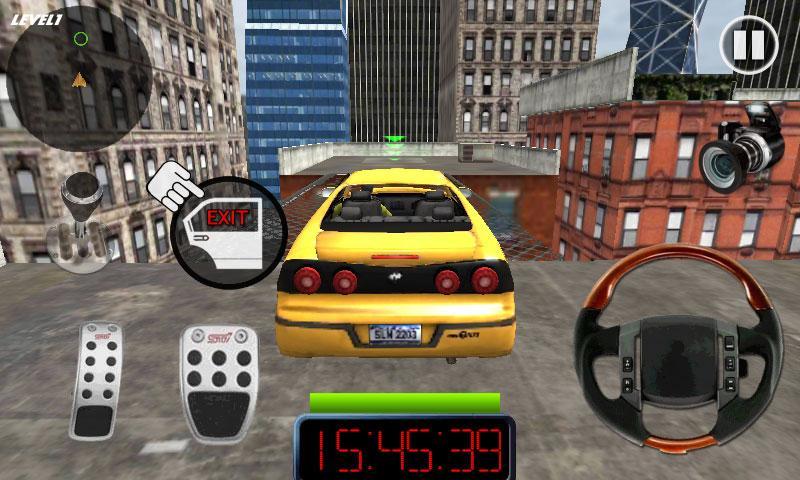The height and width of the screenshot is (480, 800).
Task: Click the steering wheel control
Action: (x=677, y=348)
